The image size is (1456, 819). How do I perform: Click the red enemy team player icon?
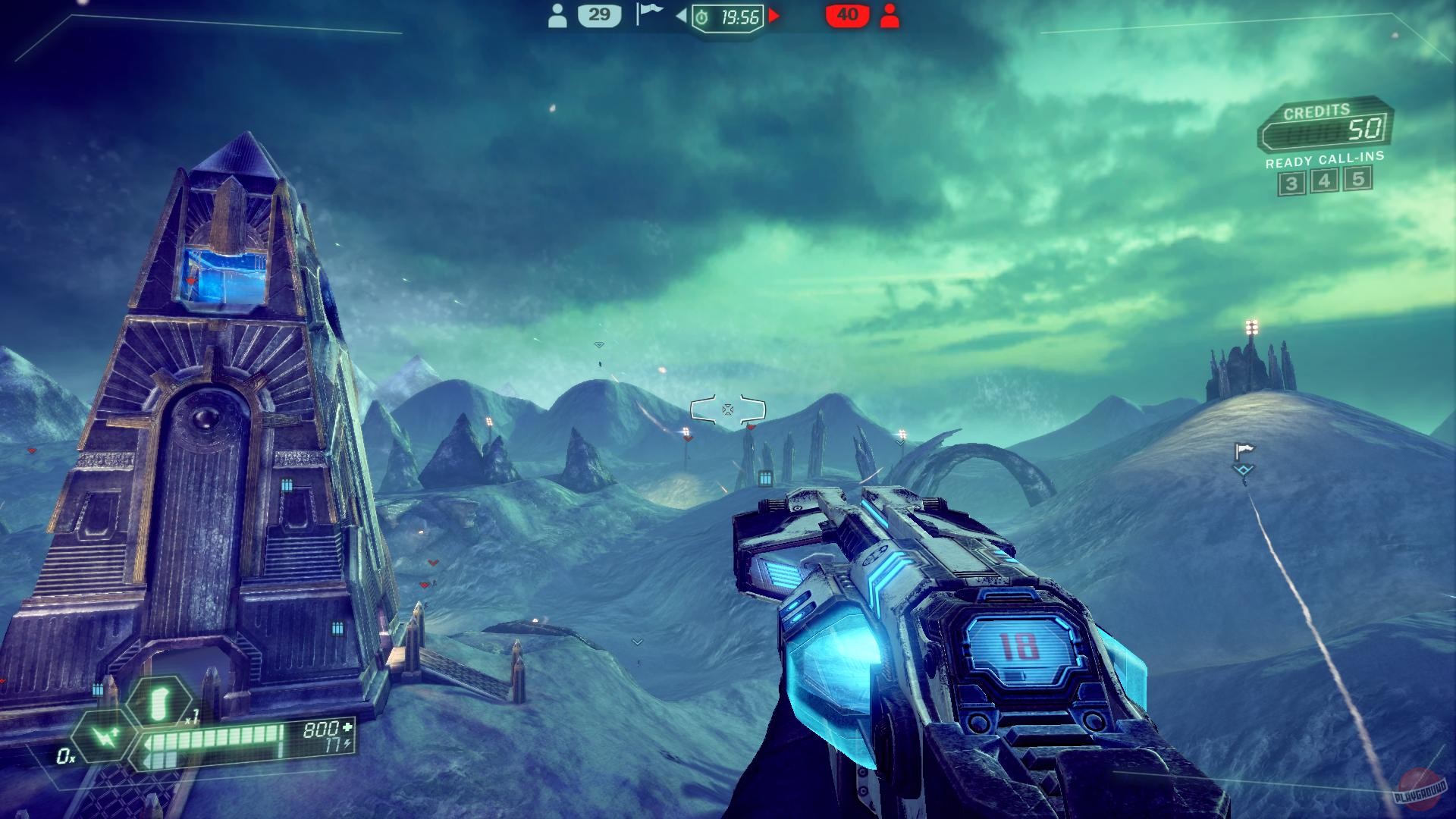click(890, 15)
